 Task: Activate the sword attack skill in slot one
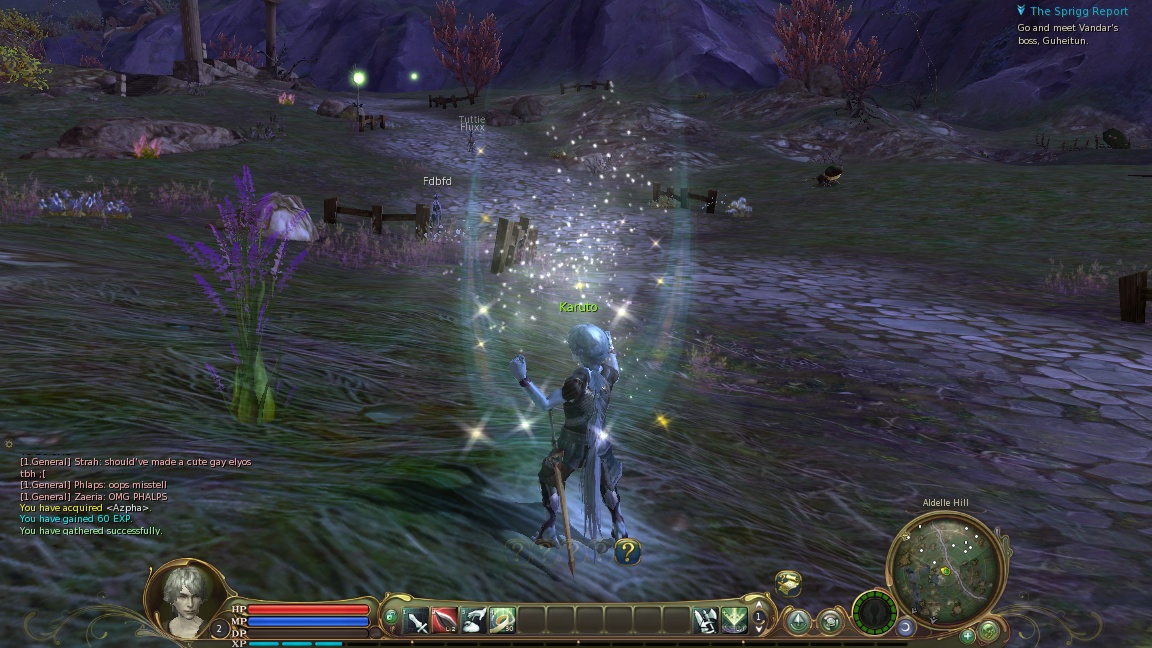tap(416, 621)
